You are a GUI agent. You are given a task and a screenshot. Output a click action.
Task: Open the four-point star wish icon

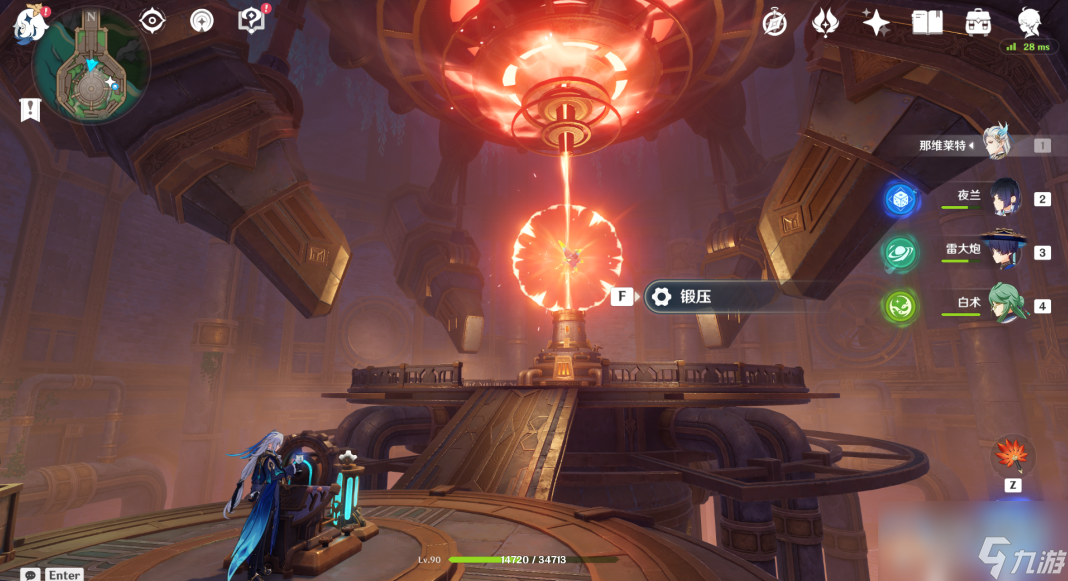(x=876, y=22)
